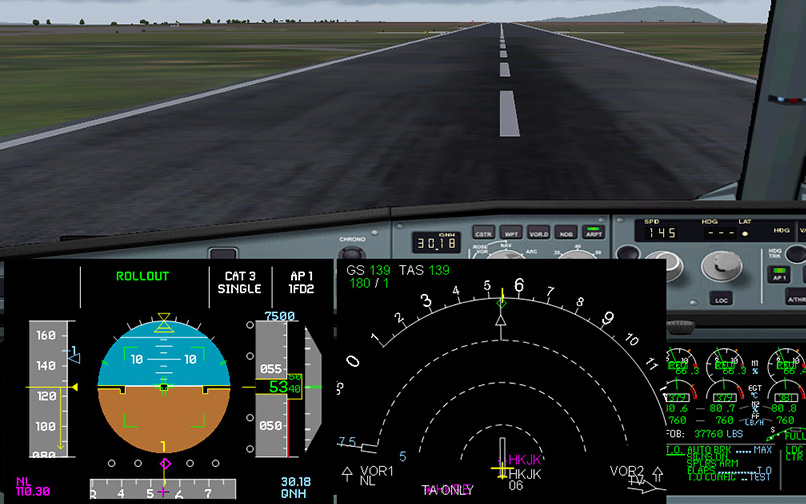Toggle the NDB display button
806x504 pixels.
pos(565,233)
